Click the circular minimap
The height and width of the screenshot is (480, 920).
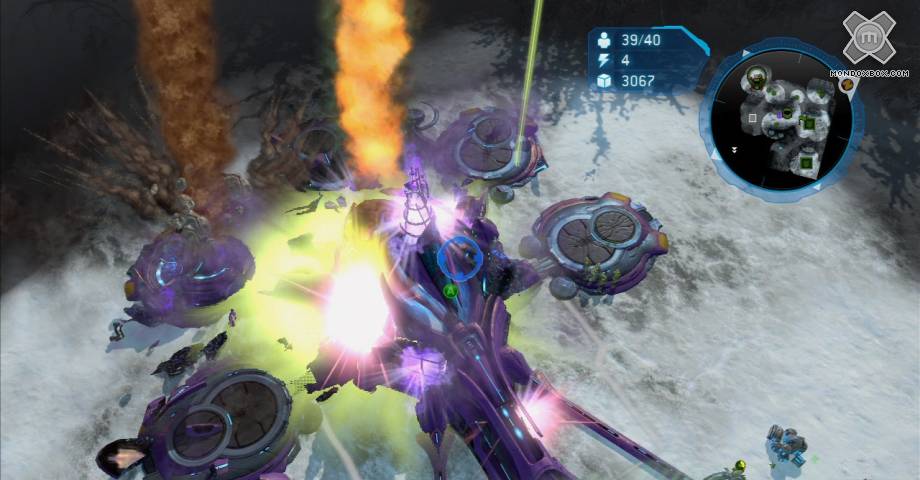pyautogui.click(x=784, y=120)
